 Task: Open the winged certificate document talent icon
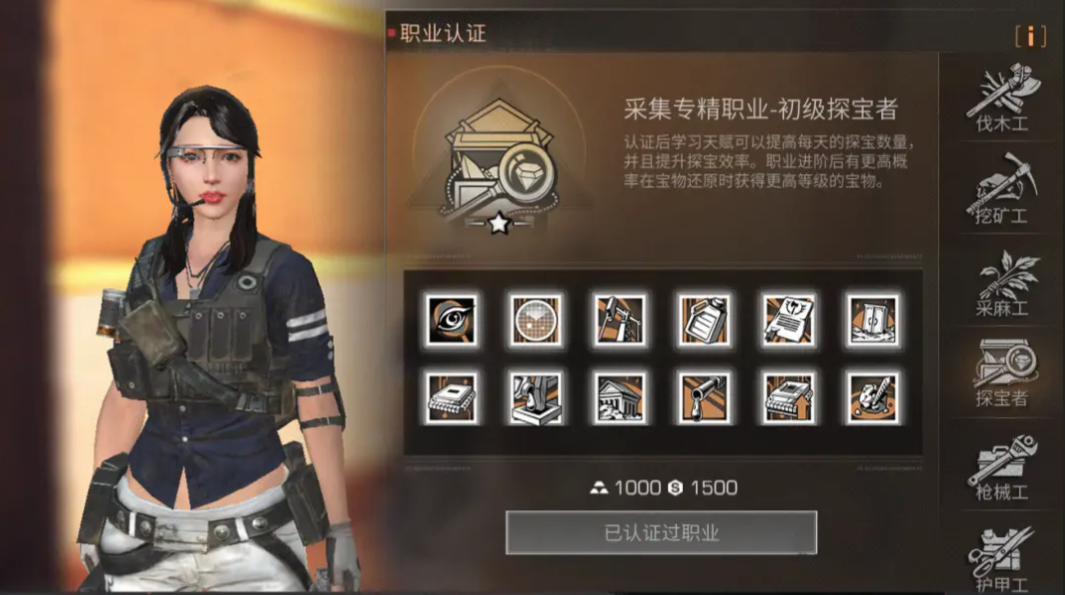coord(787,320)
